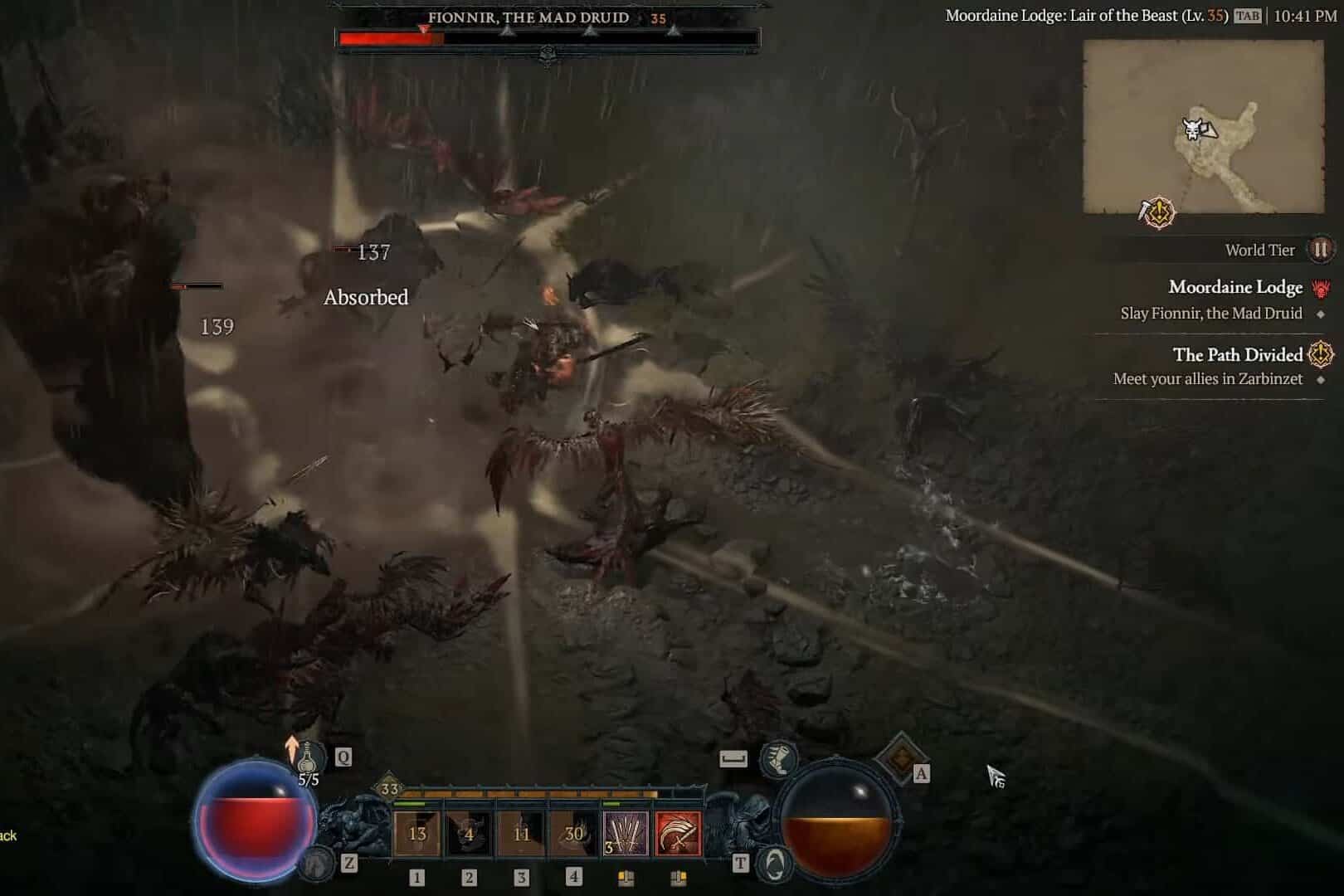Select the purple blades skill with 3 charges
Viewport: 1344px width, 896px height.
pos(626,831)
